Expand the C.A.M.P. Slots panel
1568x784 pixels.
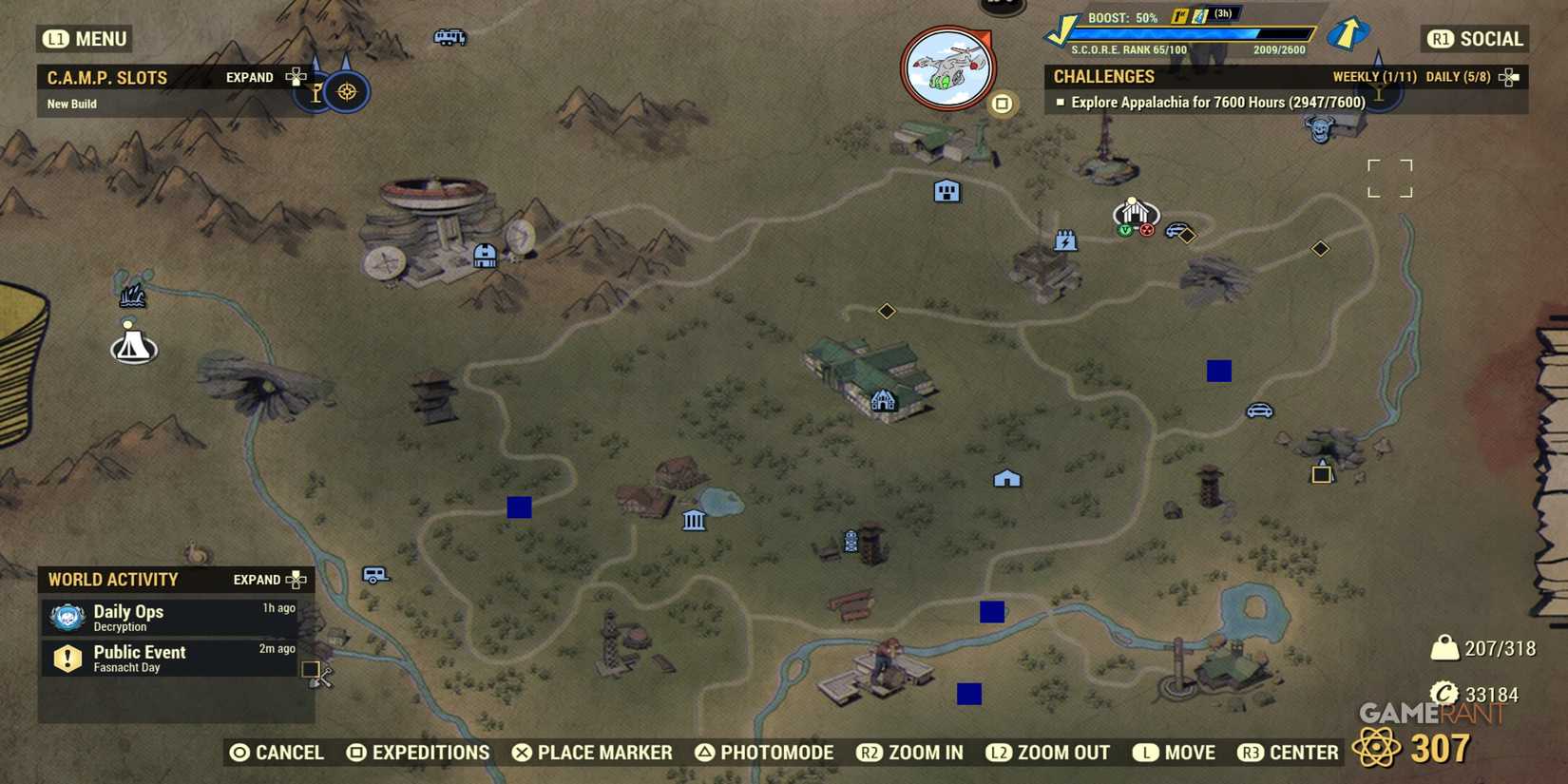click(249, 77)
